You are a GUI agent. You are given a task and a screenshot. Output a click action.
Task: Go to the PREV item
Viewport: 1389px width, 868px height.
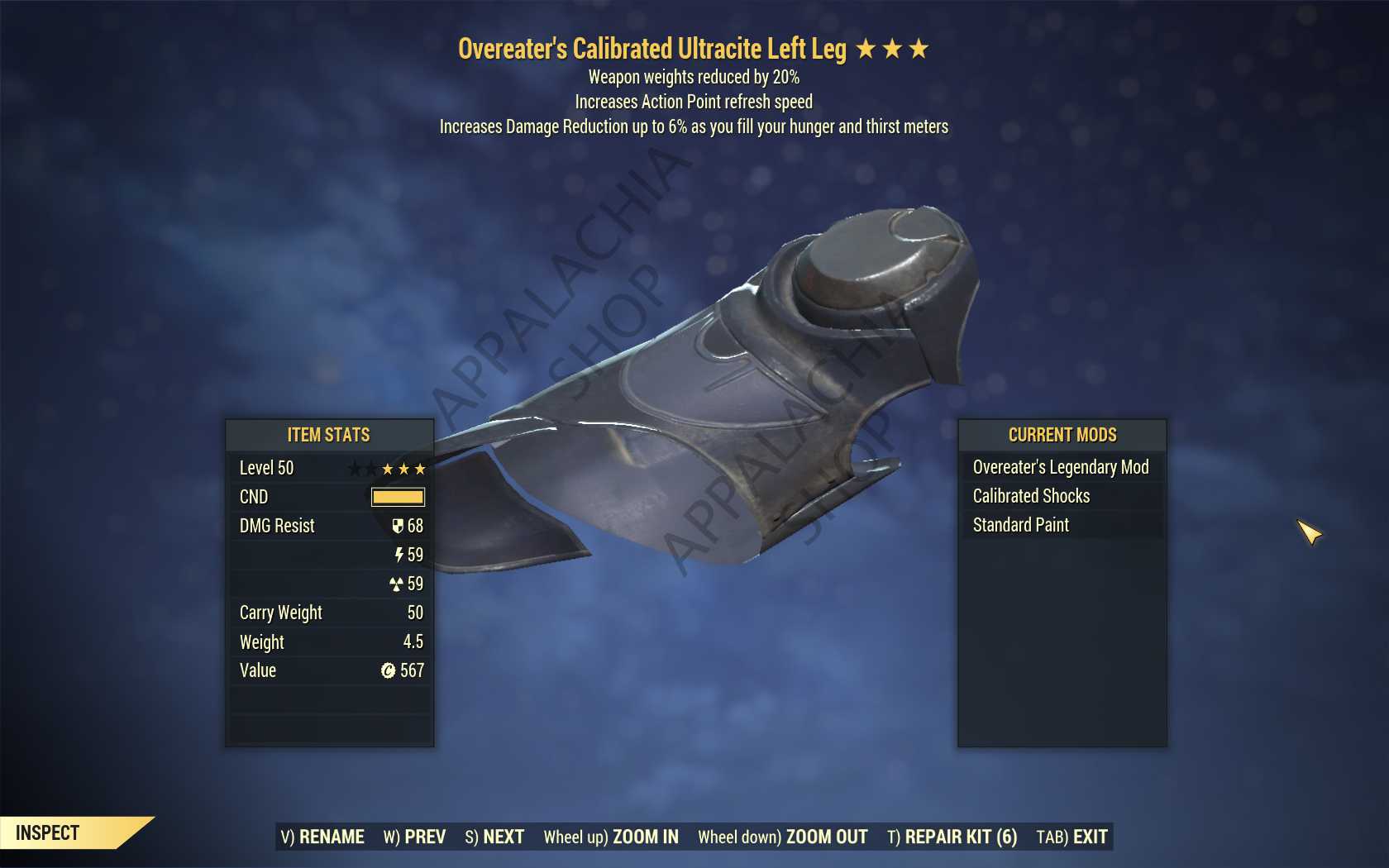[414, 837]
